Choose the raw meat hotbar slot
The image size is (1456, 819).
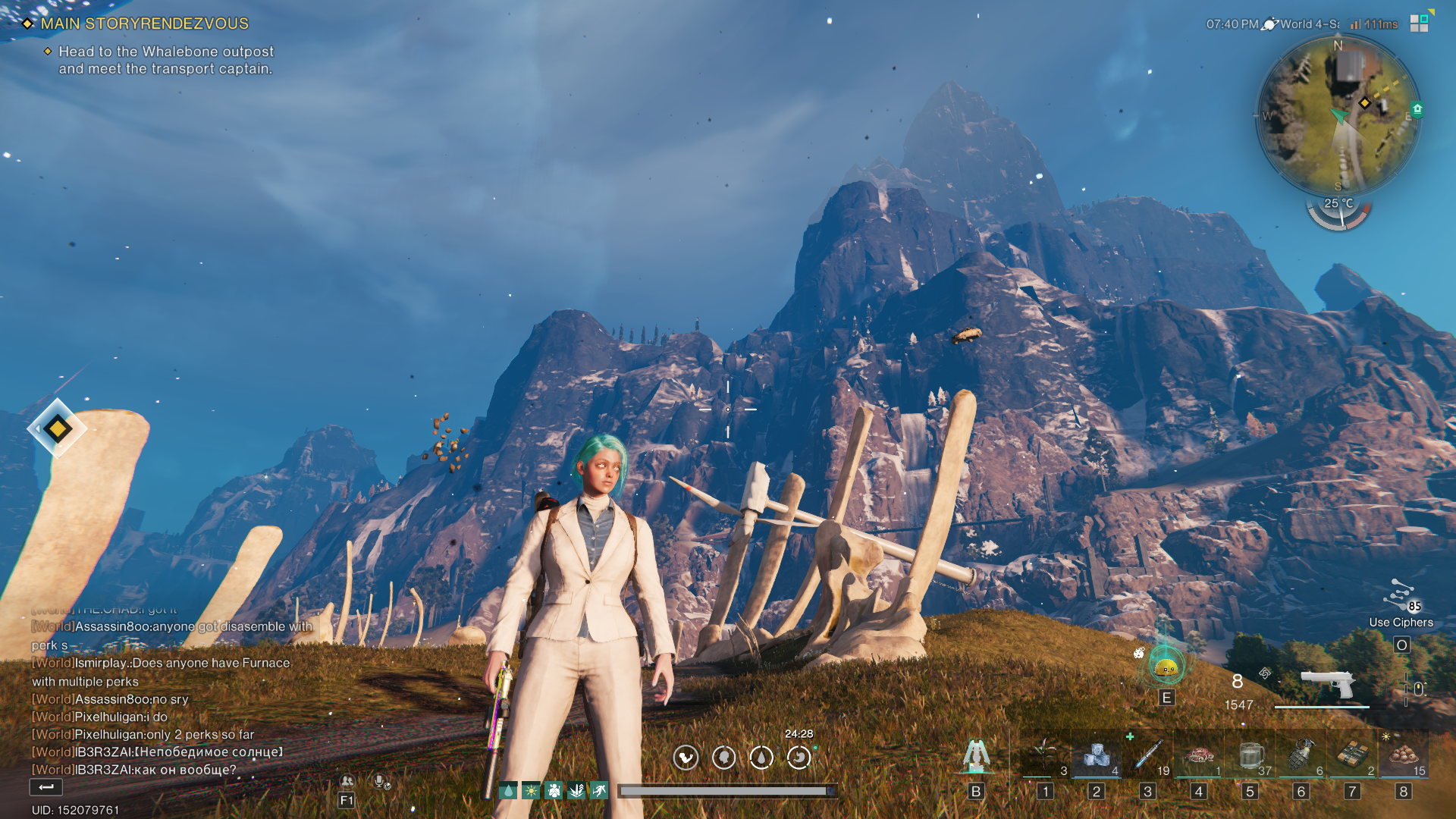click(x=1199, y=755)
